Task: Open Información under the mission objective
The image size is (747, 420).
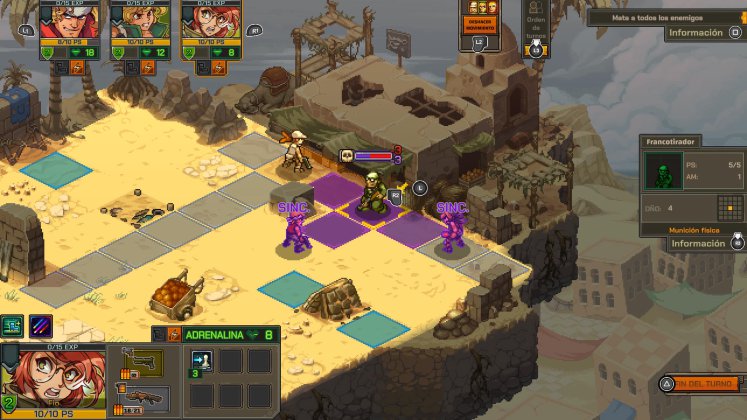Action: pos(696,33)
